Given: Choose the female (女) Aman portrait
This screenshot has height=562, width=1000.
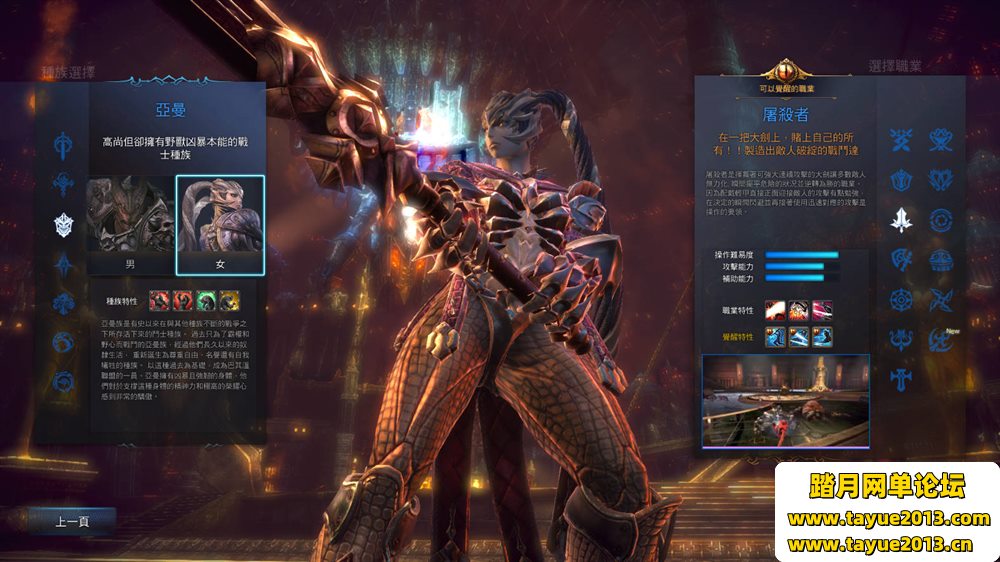Looking at the screenshot, I should (220, 224).
